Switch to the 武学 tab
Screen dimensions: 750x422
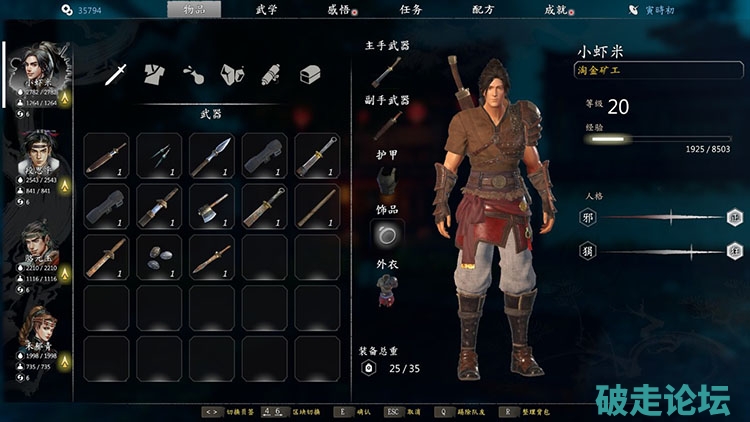tap(266, 9)
